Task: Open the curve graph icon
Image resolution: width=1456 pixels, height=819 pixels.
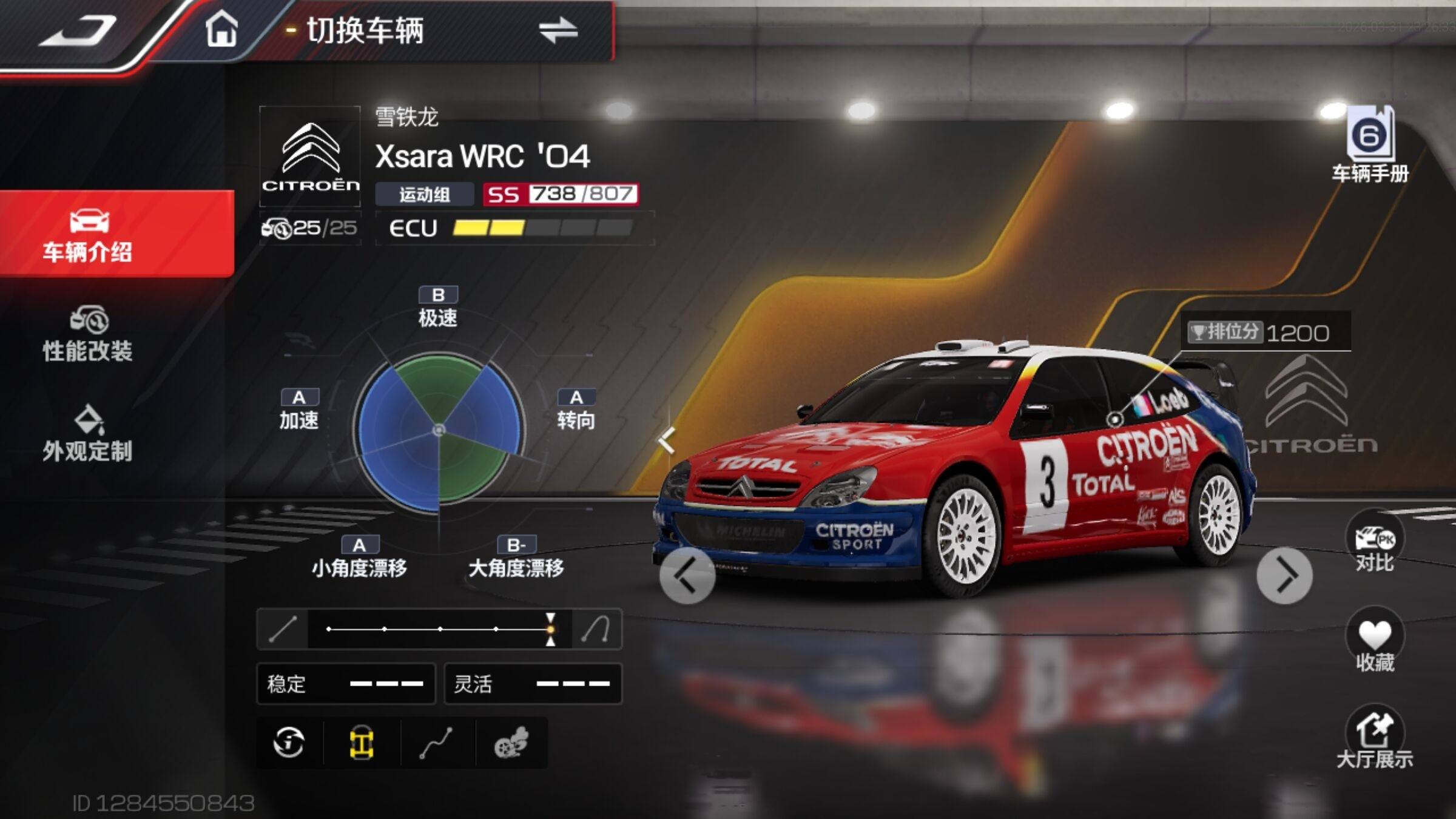Action: [x=436, y=743]
